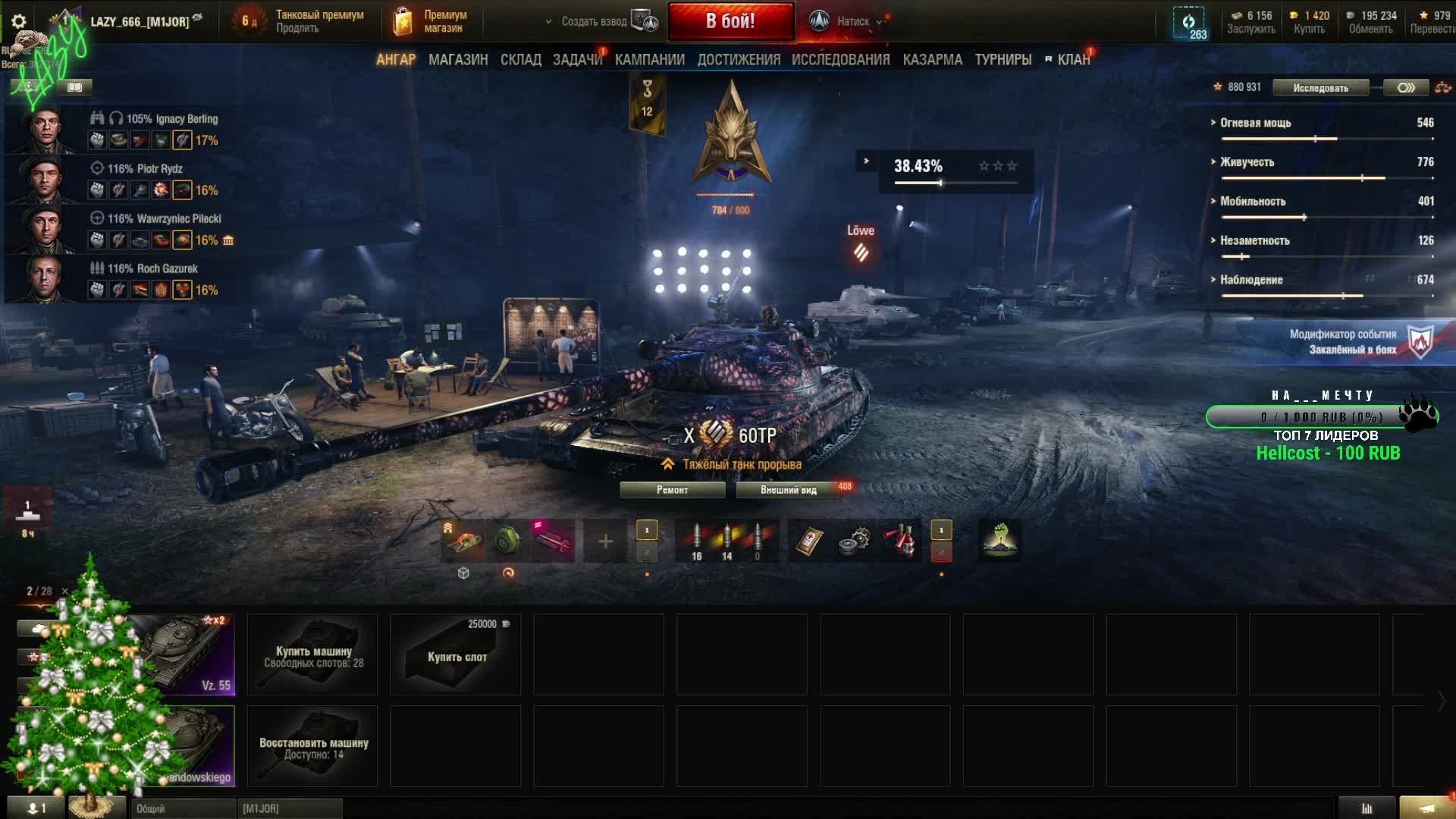Expand the Огневая мощь parameter
Screen dimensions: 1456x819
click(x=1255, y=123)
